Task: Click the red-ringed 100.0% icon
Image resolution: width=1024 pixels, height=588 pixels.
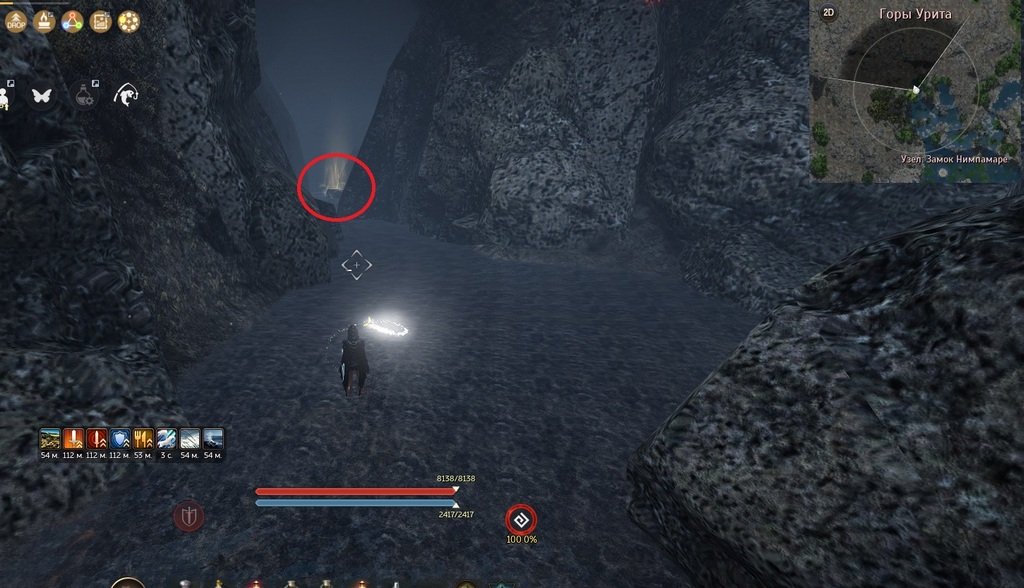Action: coord(520,519)
